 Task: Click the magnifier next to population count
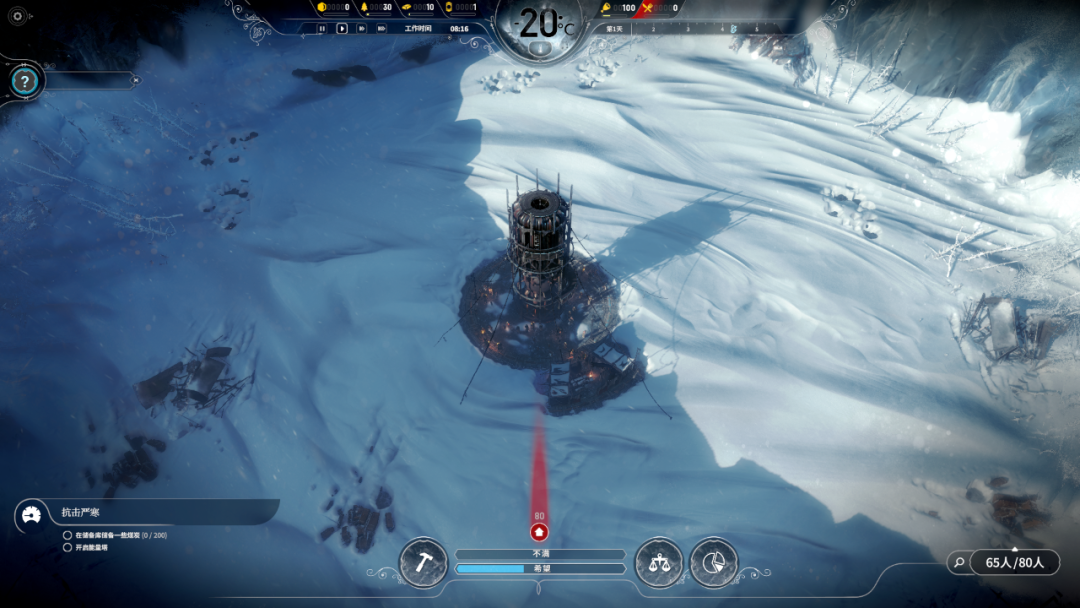(960, 563)
